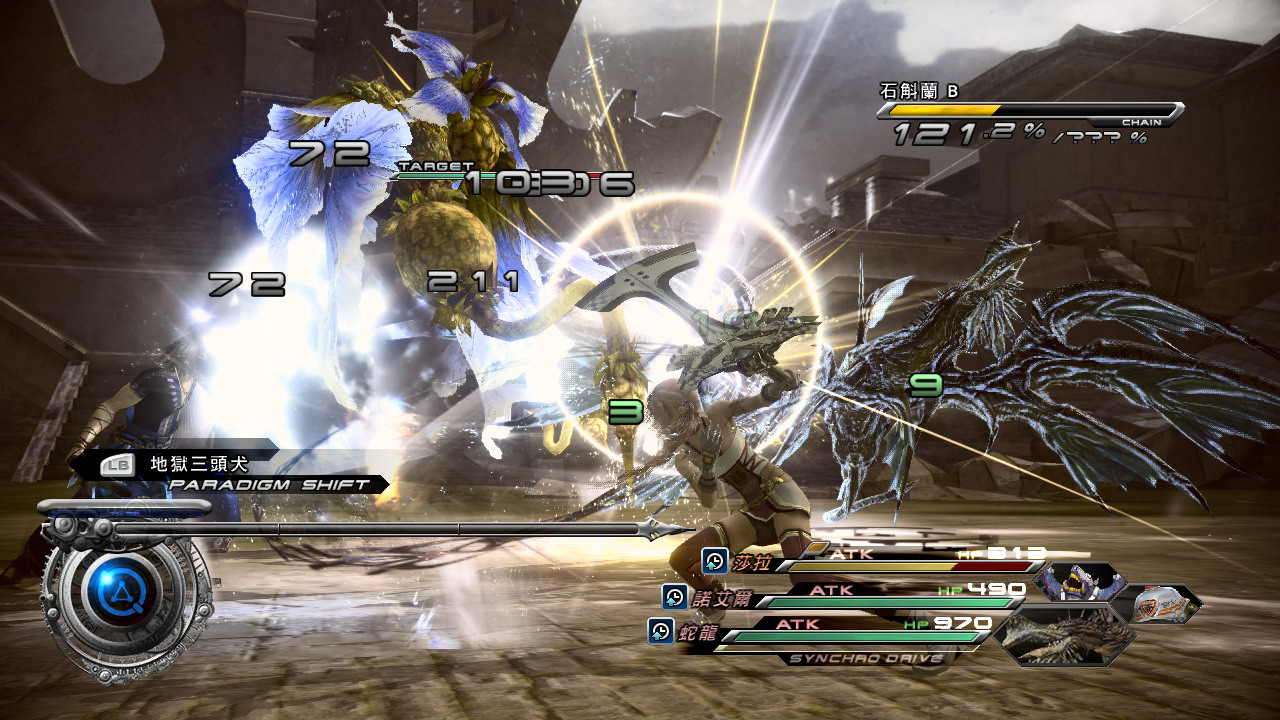Choose the purple roaring monster portrait
The width and height of the screenshot is (1280, 720).
click(x=1076, y=582)
